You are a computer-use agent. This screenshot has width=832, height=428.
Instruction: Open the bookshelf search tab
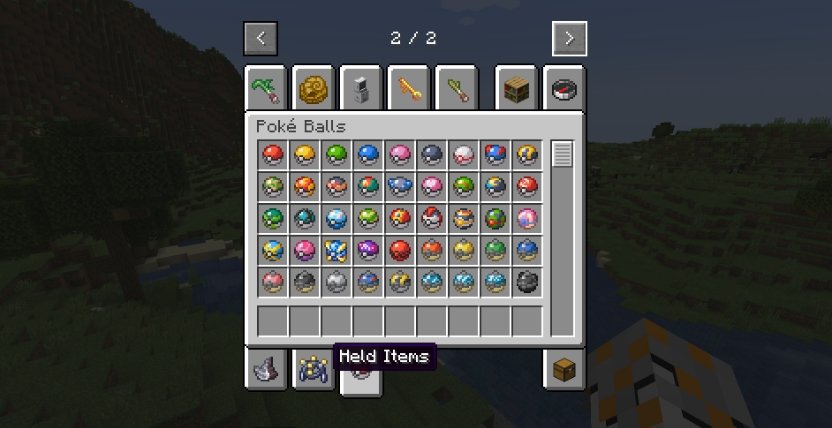[516, 89]
